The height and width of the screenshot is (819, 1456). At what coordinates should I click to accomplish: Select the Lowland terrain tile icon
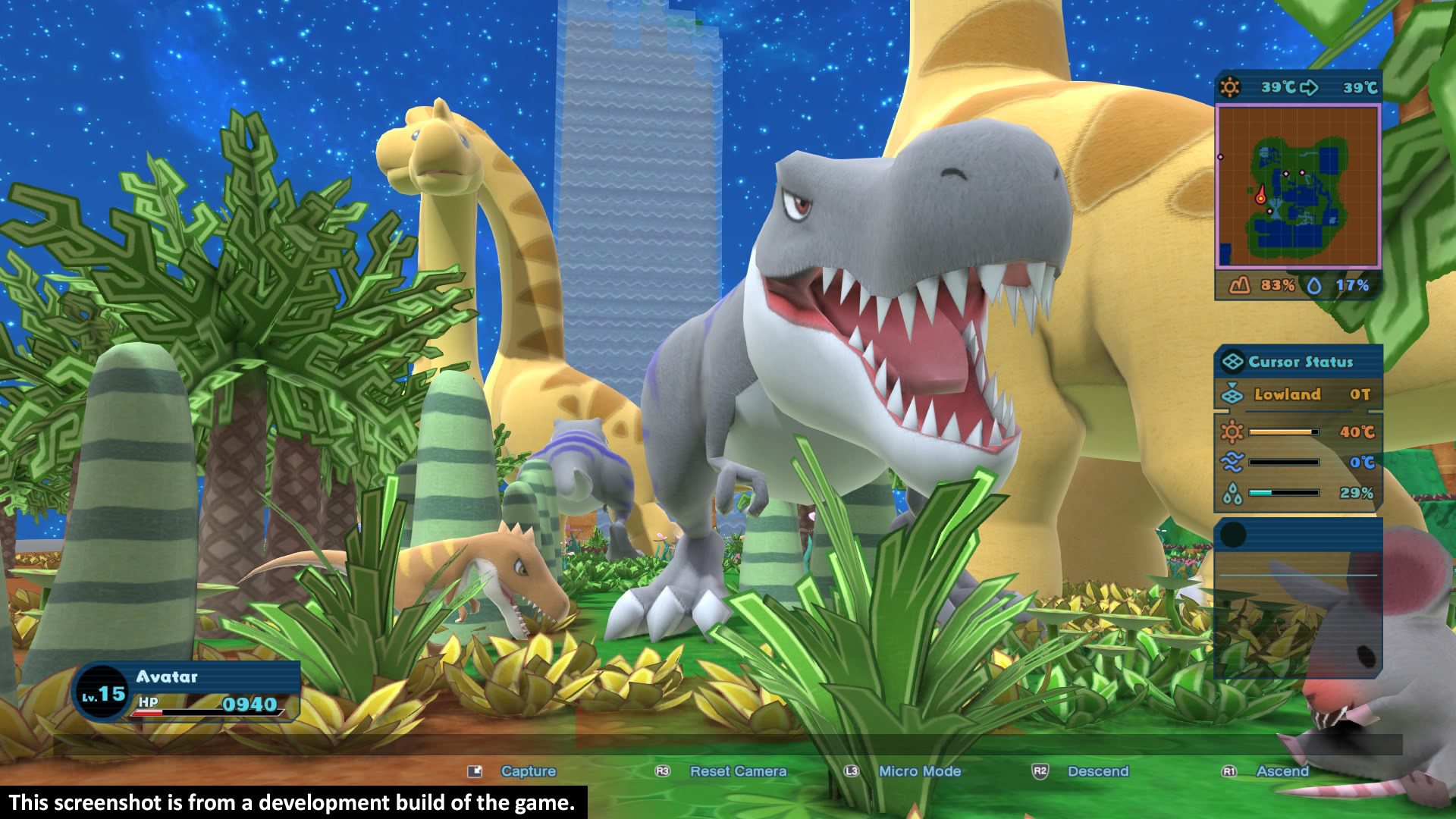(x=1232, y=395)
